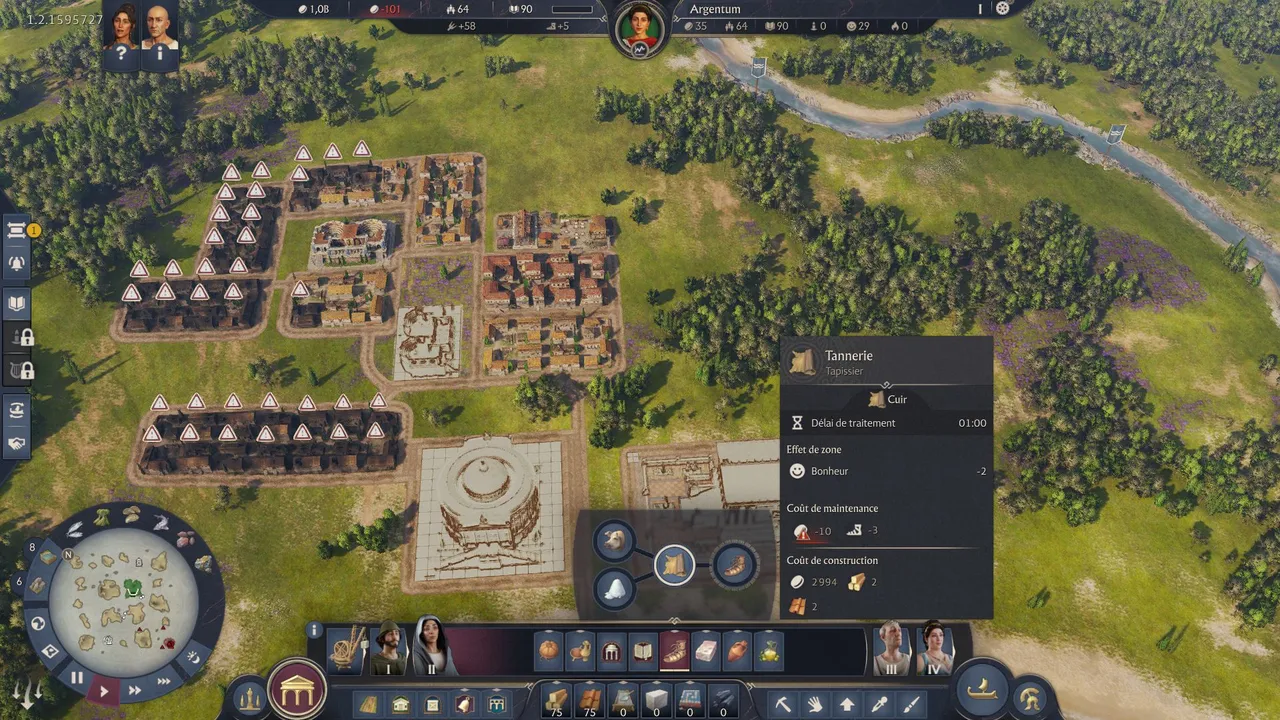Pick the amphora building category
This screenshot has width=1280, height=720.
click(737, 651)
